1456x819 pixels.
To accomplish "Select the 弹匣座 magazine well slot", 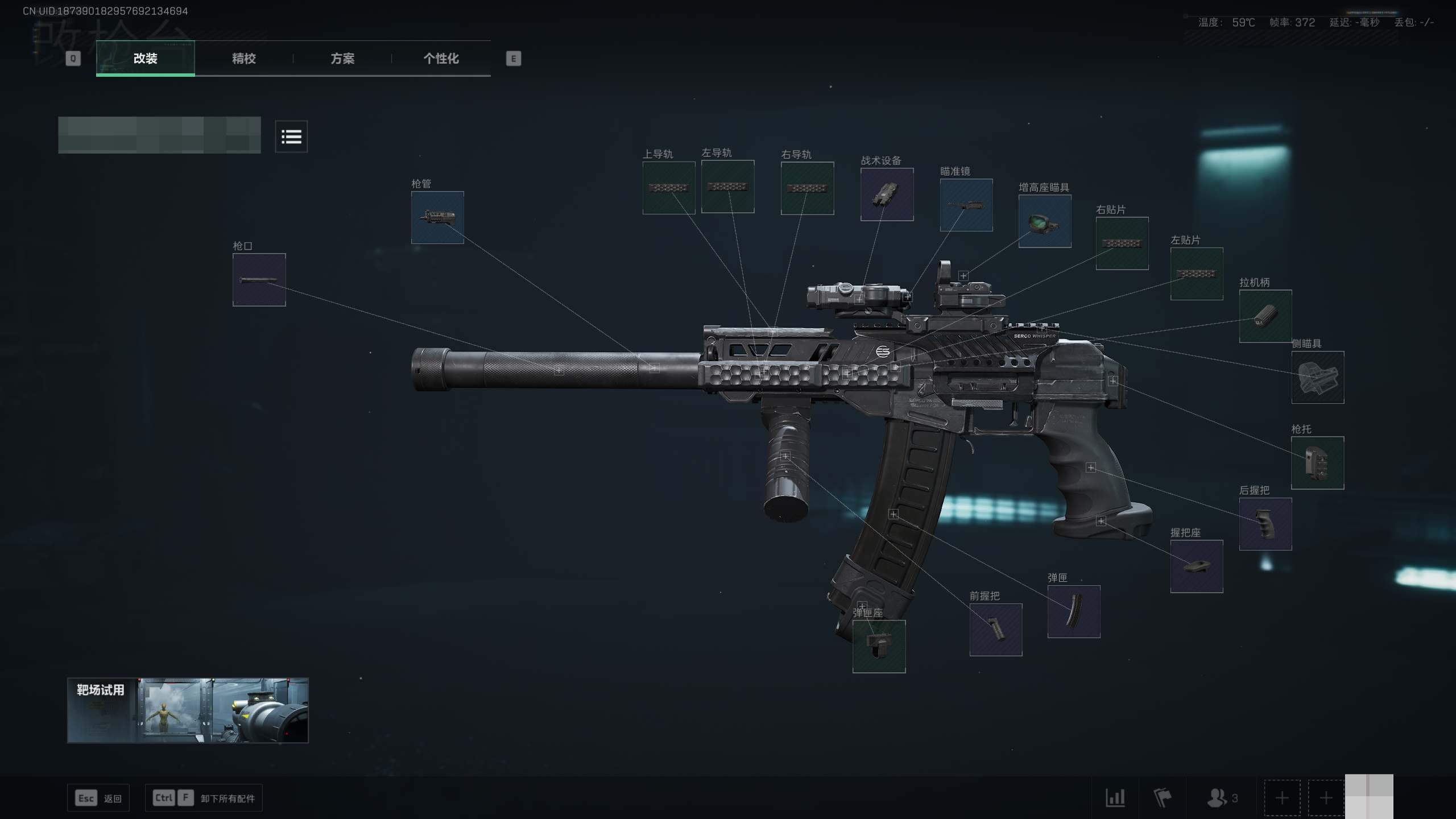I will 879,646.
